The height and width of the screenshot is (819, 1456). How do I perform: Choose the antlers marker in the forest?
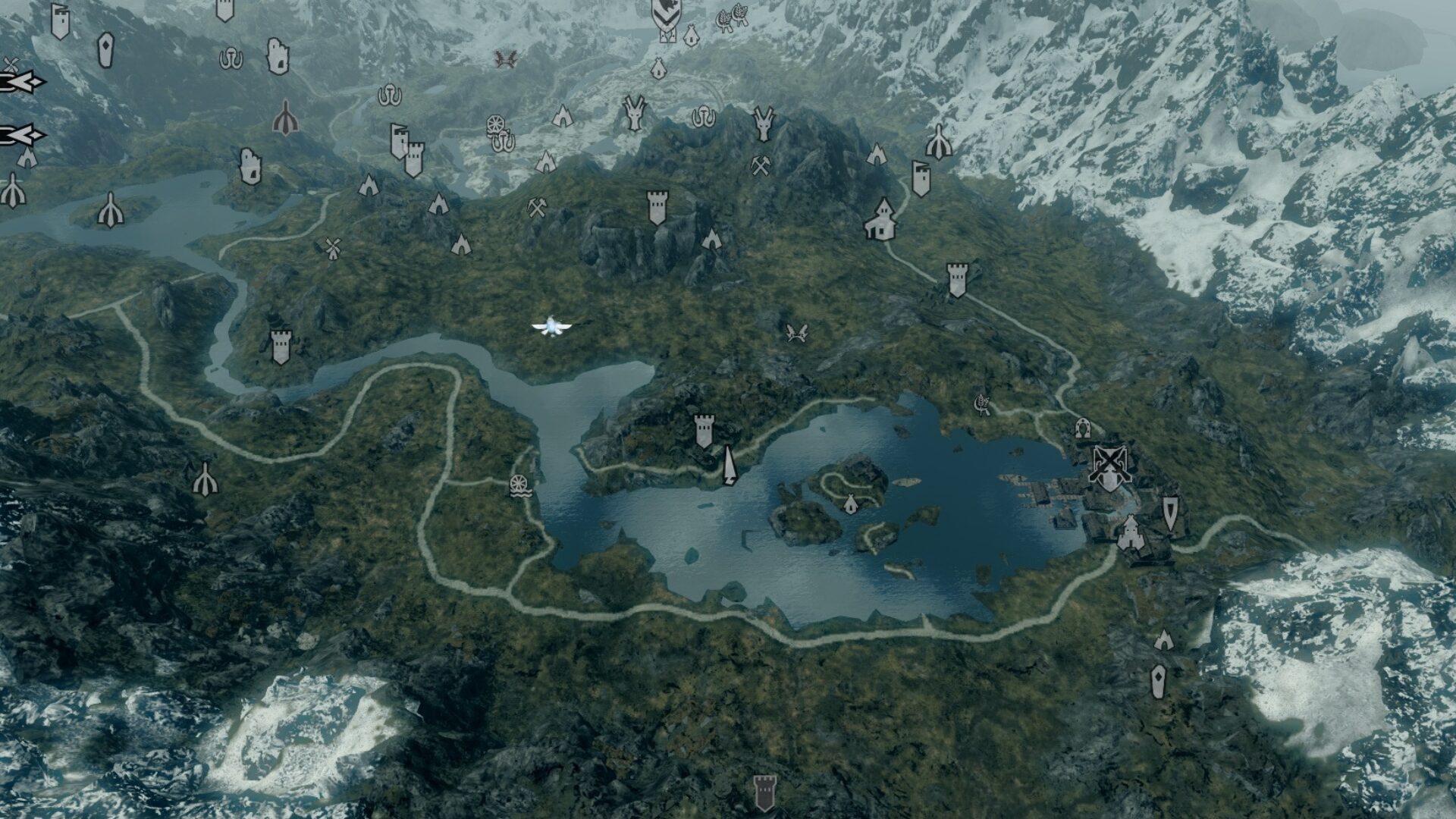point(796,332)
